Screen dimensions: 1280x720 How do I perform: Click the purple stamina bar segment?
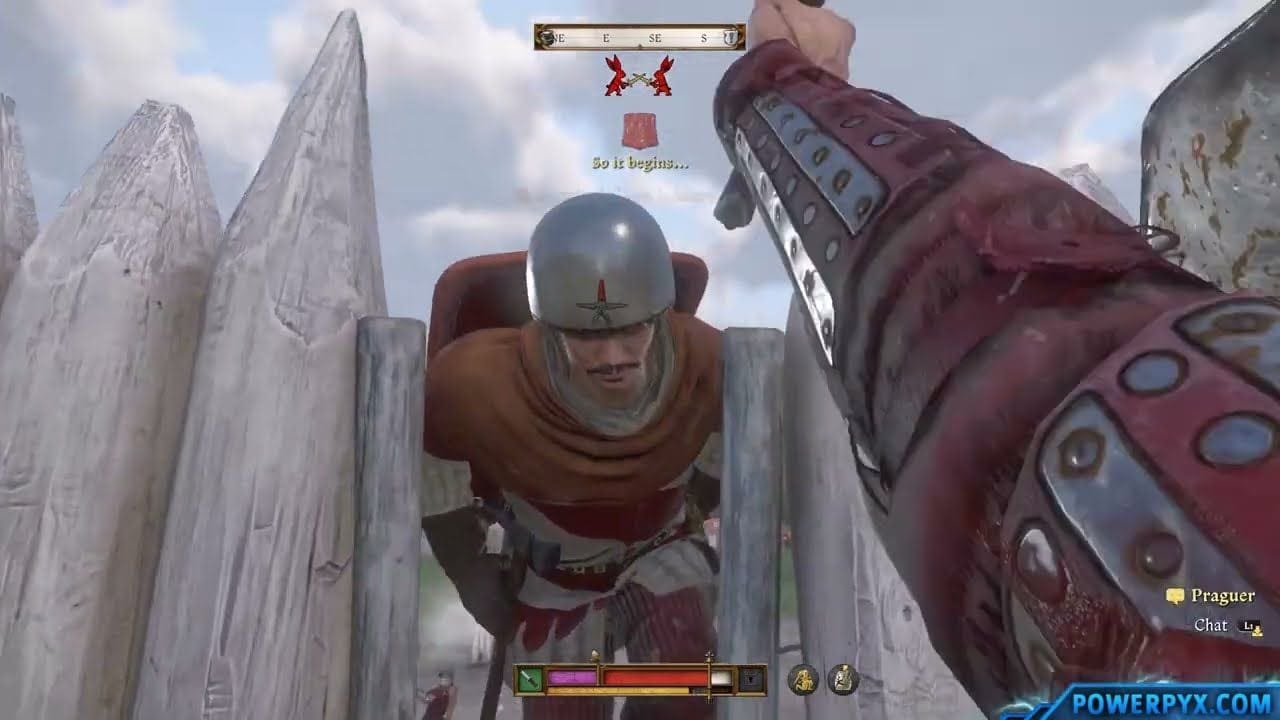pos(572,678)
